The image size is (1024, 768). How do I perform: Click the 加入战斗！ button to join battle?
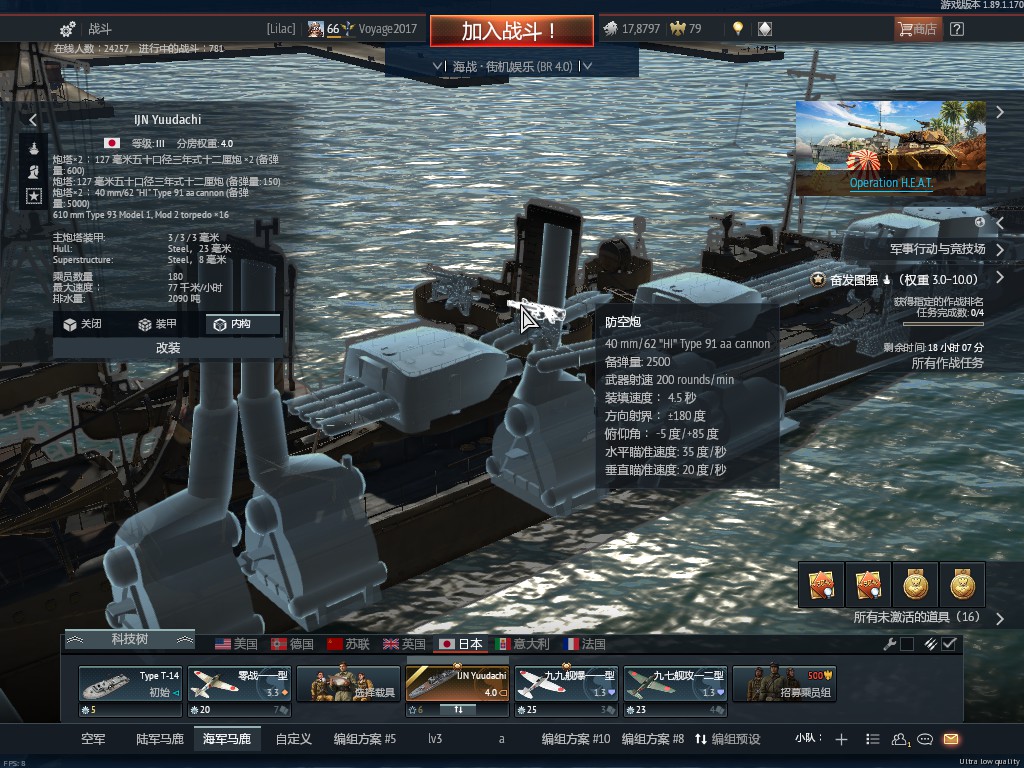[509, 30]
